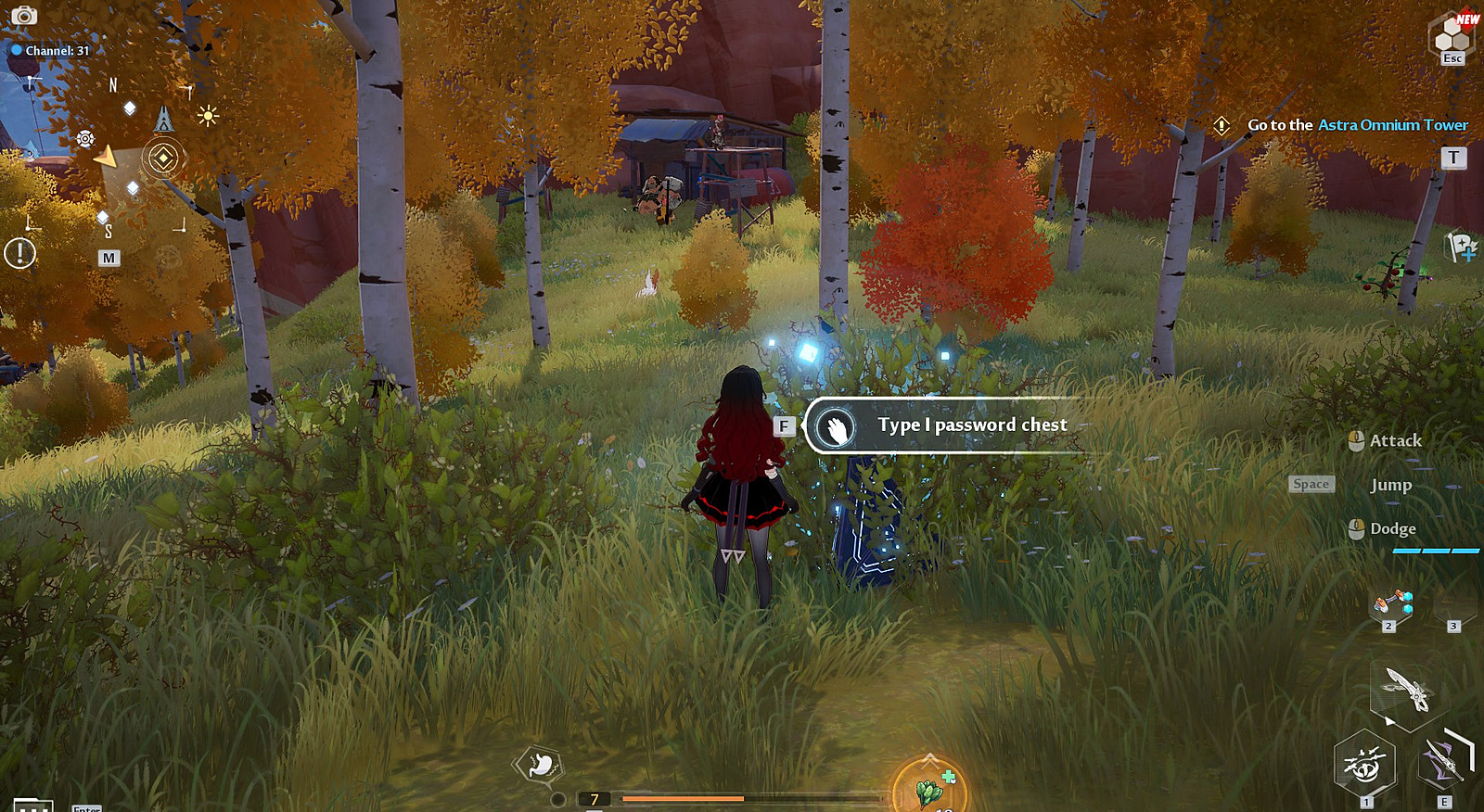This screenshot has width=1484, height=812.
Task: Open the Type I password chest
Action: click(937, 425)
